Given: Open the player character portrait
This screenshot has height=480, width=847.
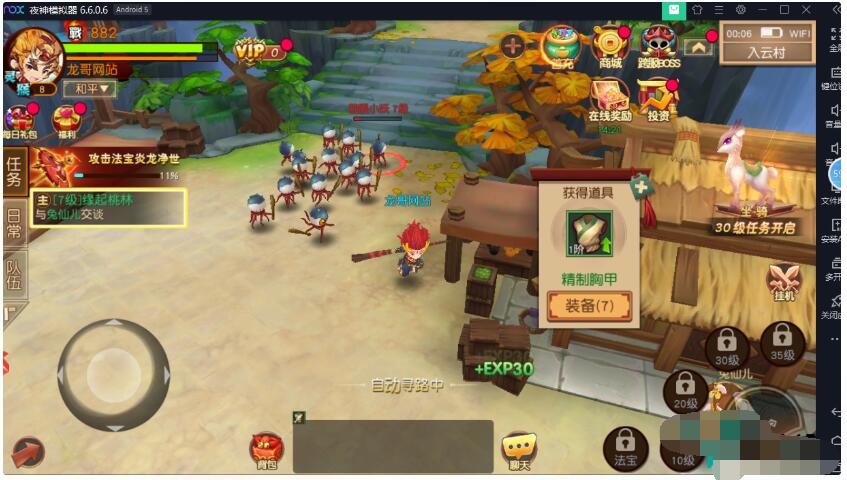Looking at the screenshot, I should pos(34,55).
